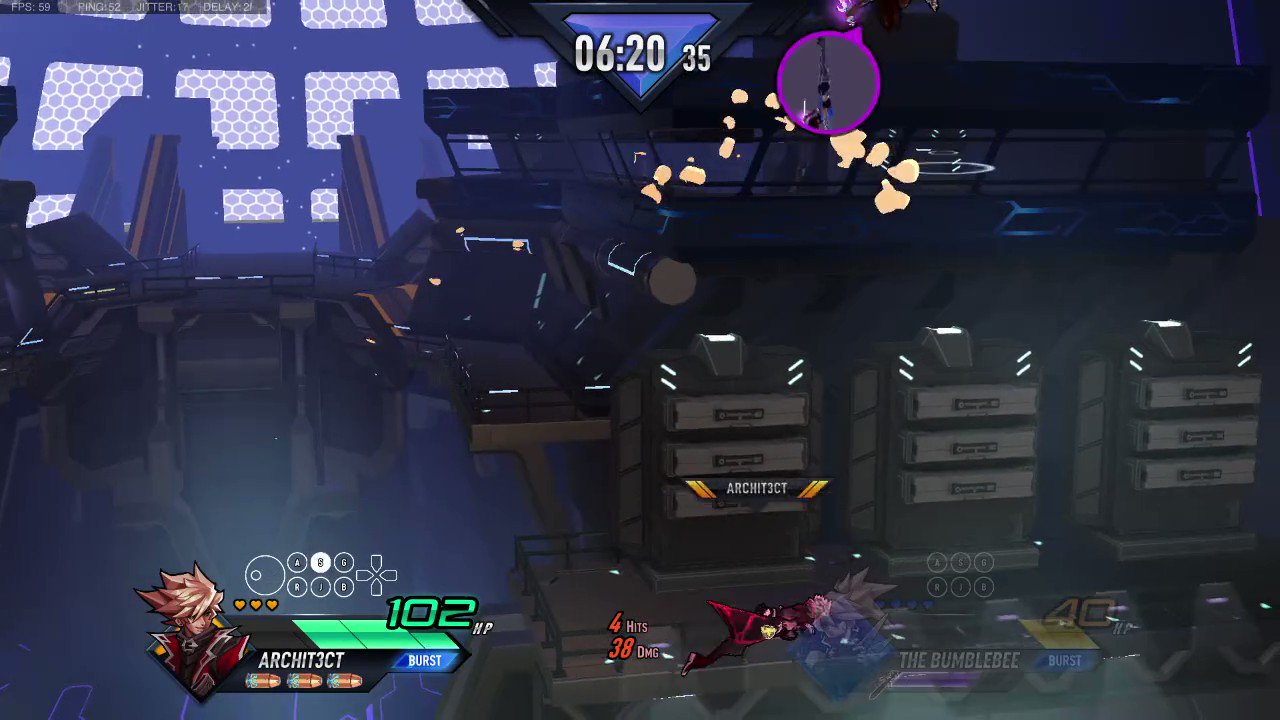Viewport: 1280px width, 720px height.
Task: Click ARCHIT3CT's BURST button
Action: click(424, 660)
